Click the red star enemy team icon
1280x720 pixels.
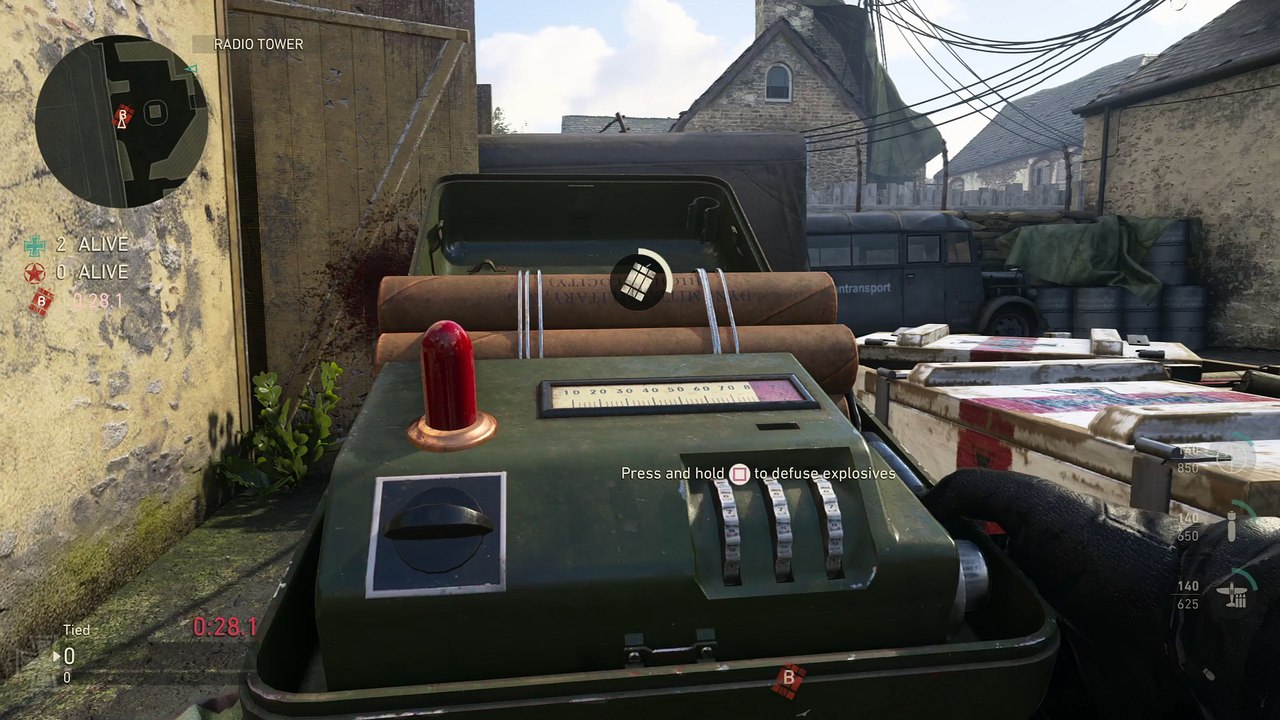click(x=35, y=272)
